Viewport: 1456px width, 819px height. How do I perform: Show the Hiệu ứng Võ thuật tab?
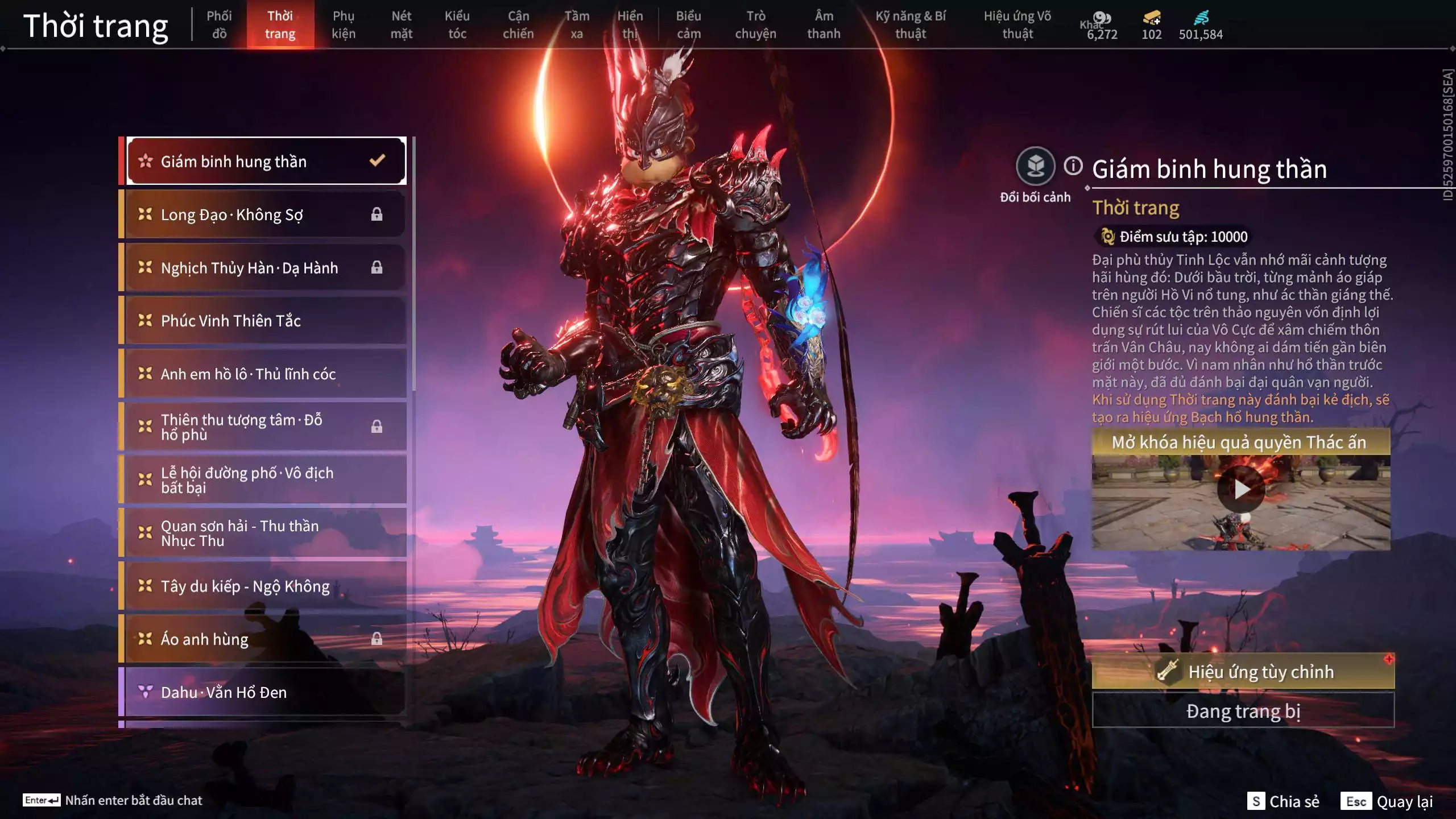point(1017,25)
